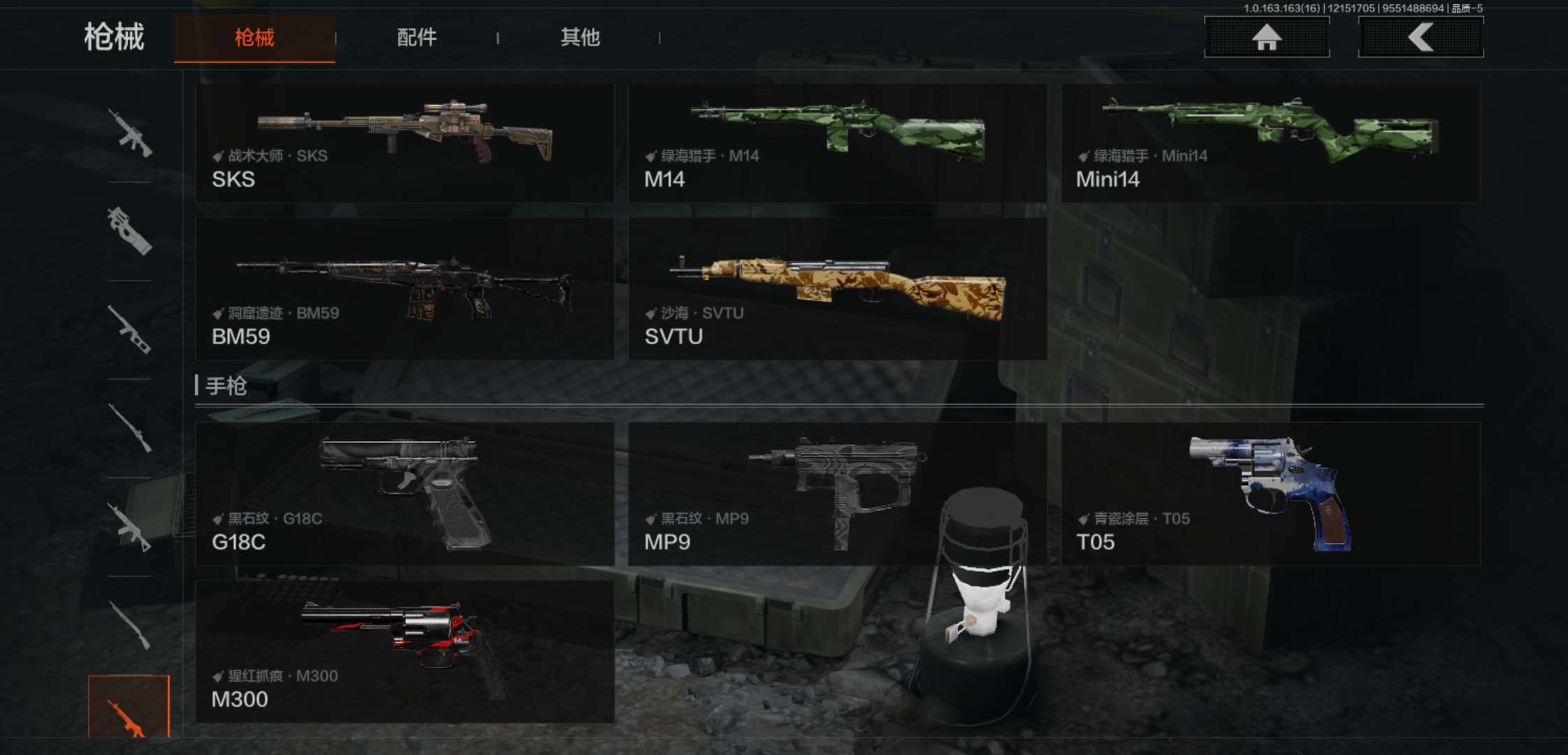Open the MP9 weapon card
The height and width of the screenshot is (755, 1568).
coord(837,494)
